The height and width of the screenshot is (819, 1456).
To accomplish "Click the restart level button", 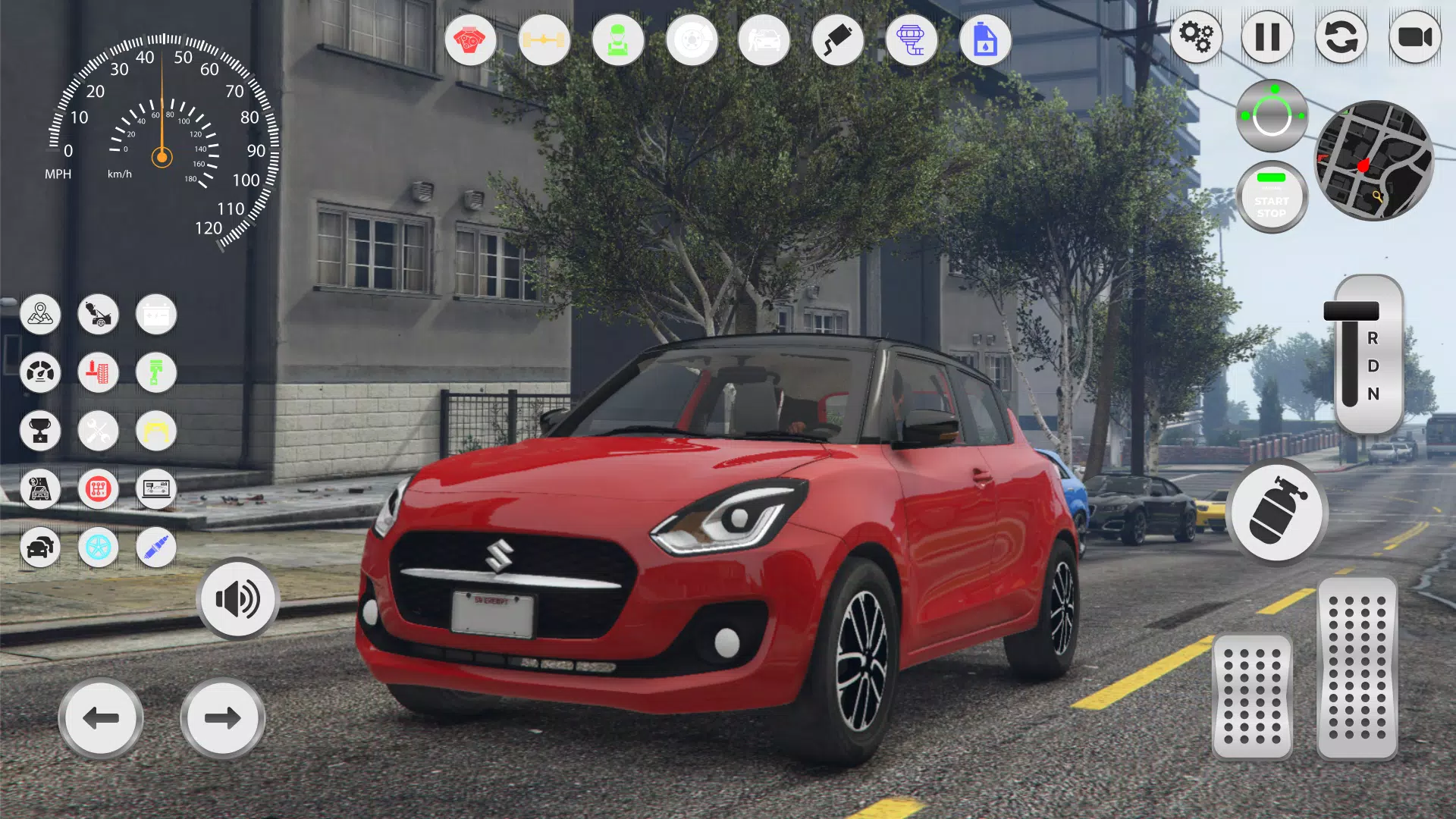I will 1341,36.
